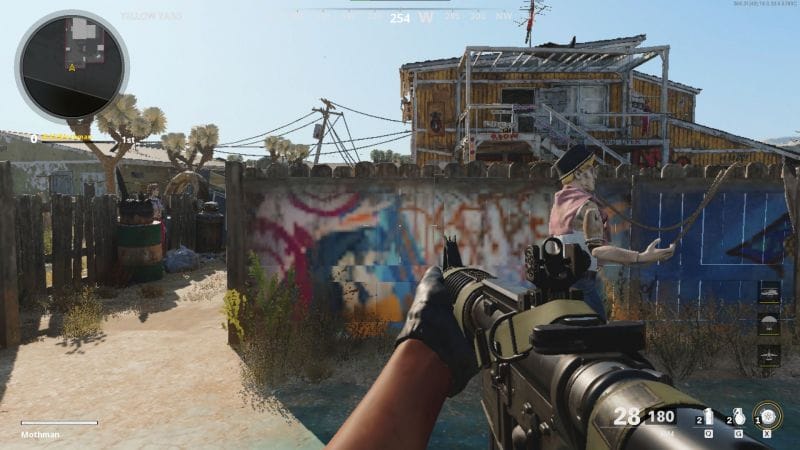The height and width of the screenshot is (450, 800).
Task: Call in the parachute care package scorestreak
Action: click(769, 324)
